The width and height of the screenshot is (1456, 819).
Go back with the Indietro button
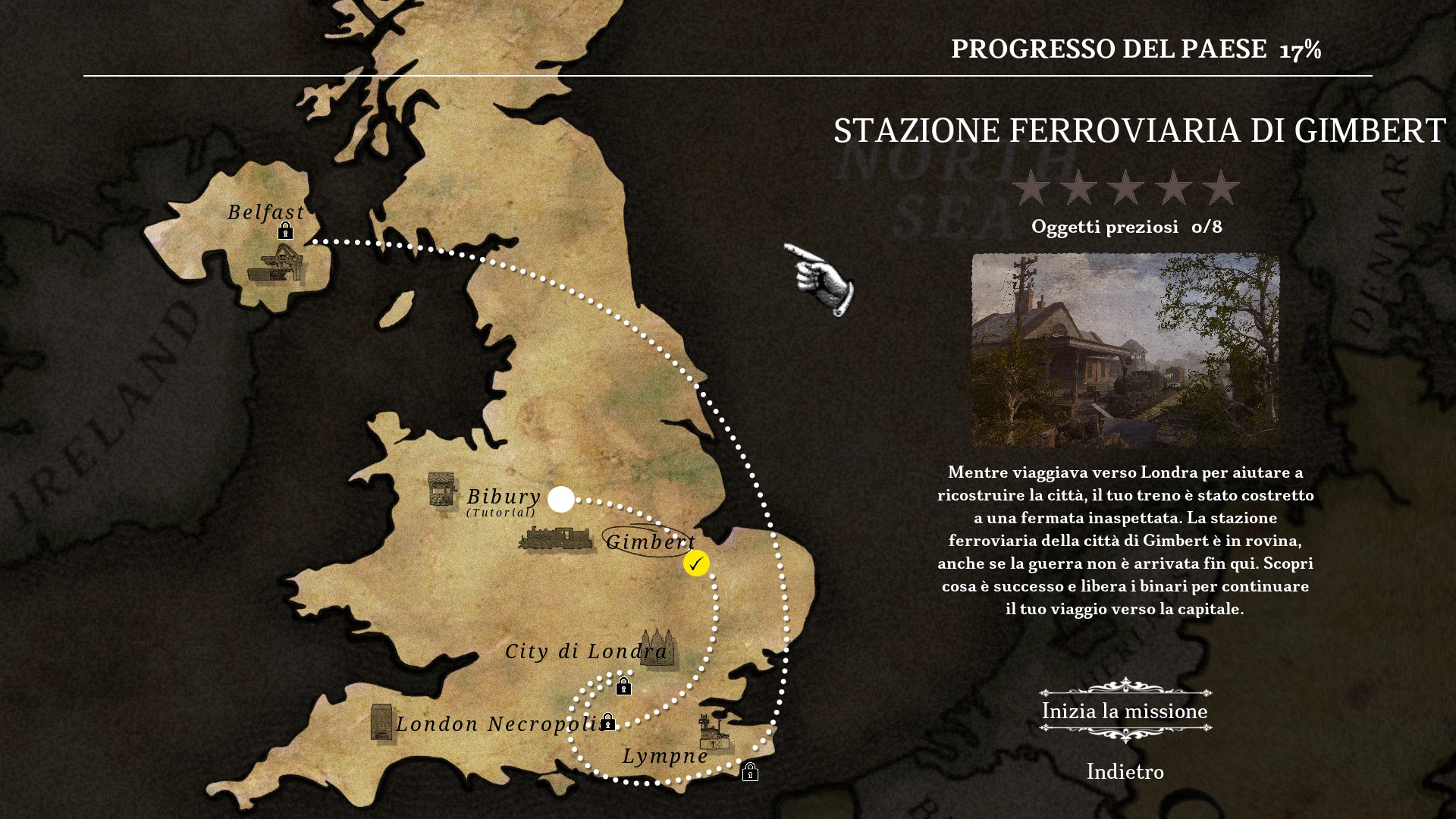(x=1125, y=772)
